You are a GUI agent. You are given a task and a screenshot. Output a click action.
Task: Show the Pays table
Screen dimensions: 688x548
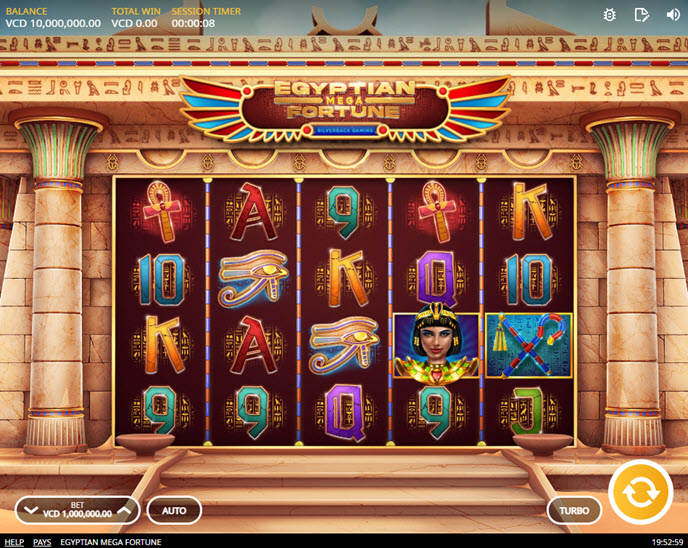[42, 542]
